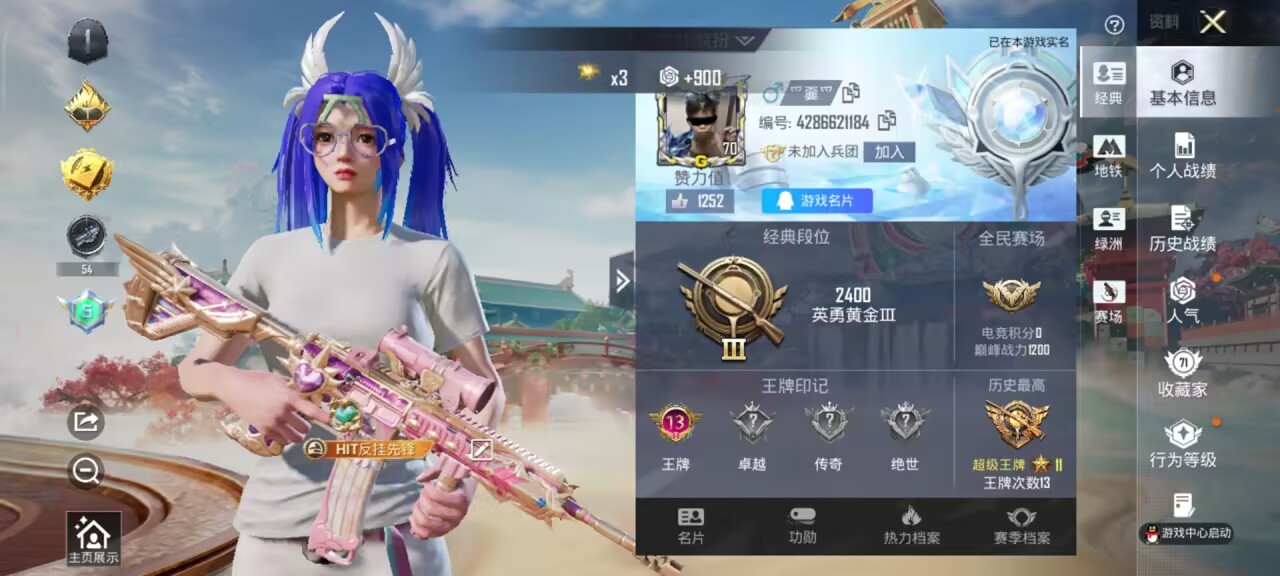The height and width of the screenshot is (576, 1280).
Task: Open the 收藏家 collector section
Action: (1183, 375)
